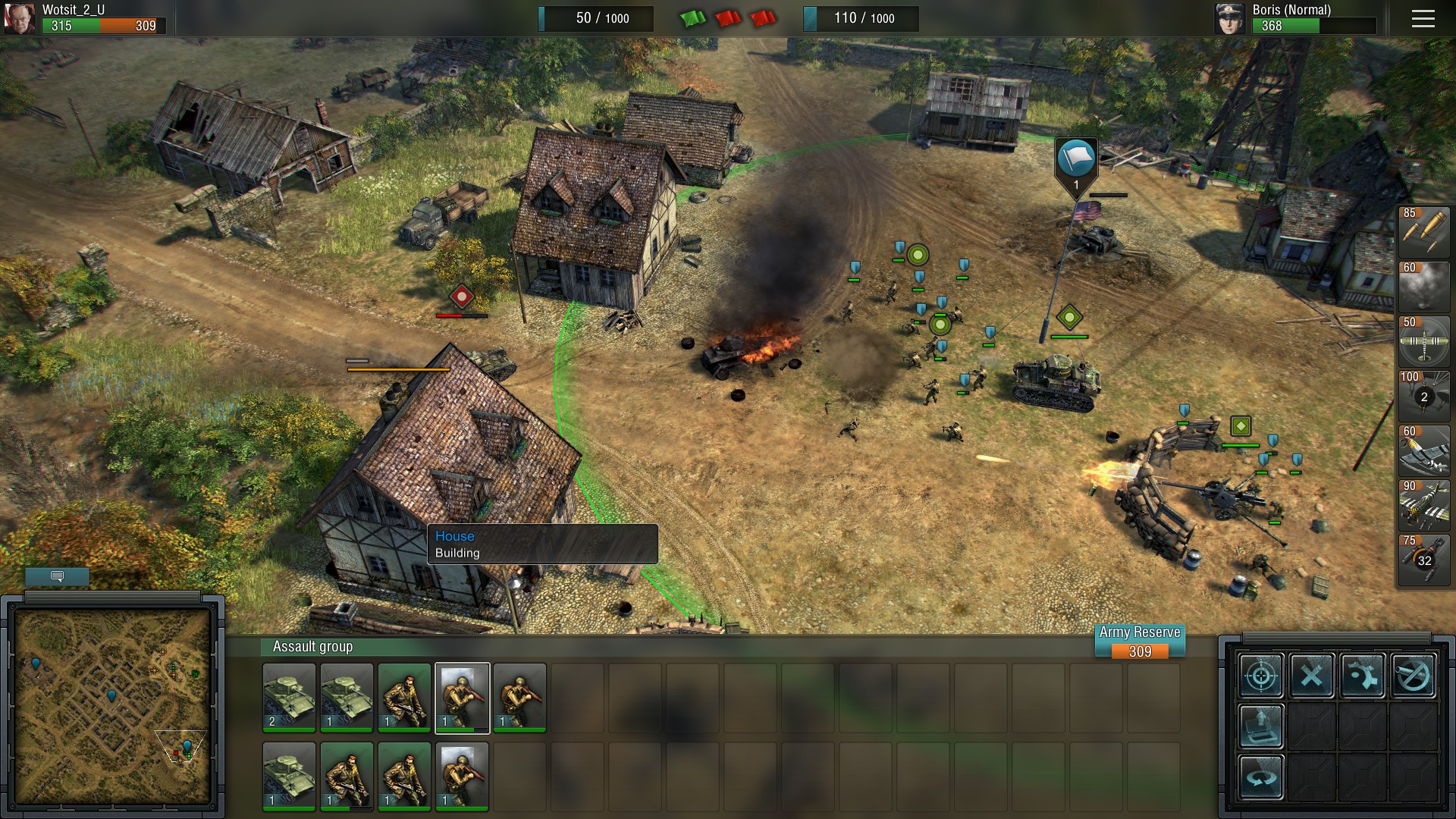Call the 90-cost striped attack plane
Viewport: 1456px width, 819px height.
1423,504
